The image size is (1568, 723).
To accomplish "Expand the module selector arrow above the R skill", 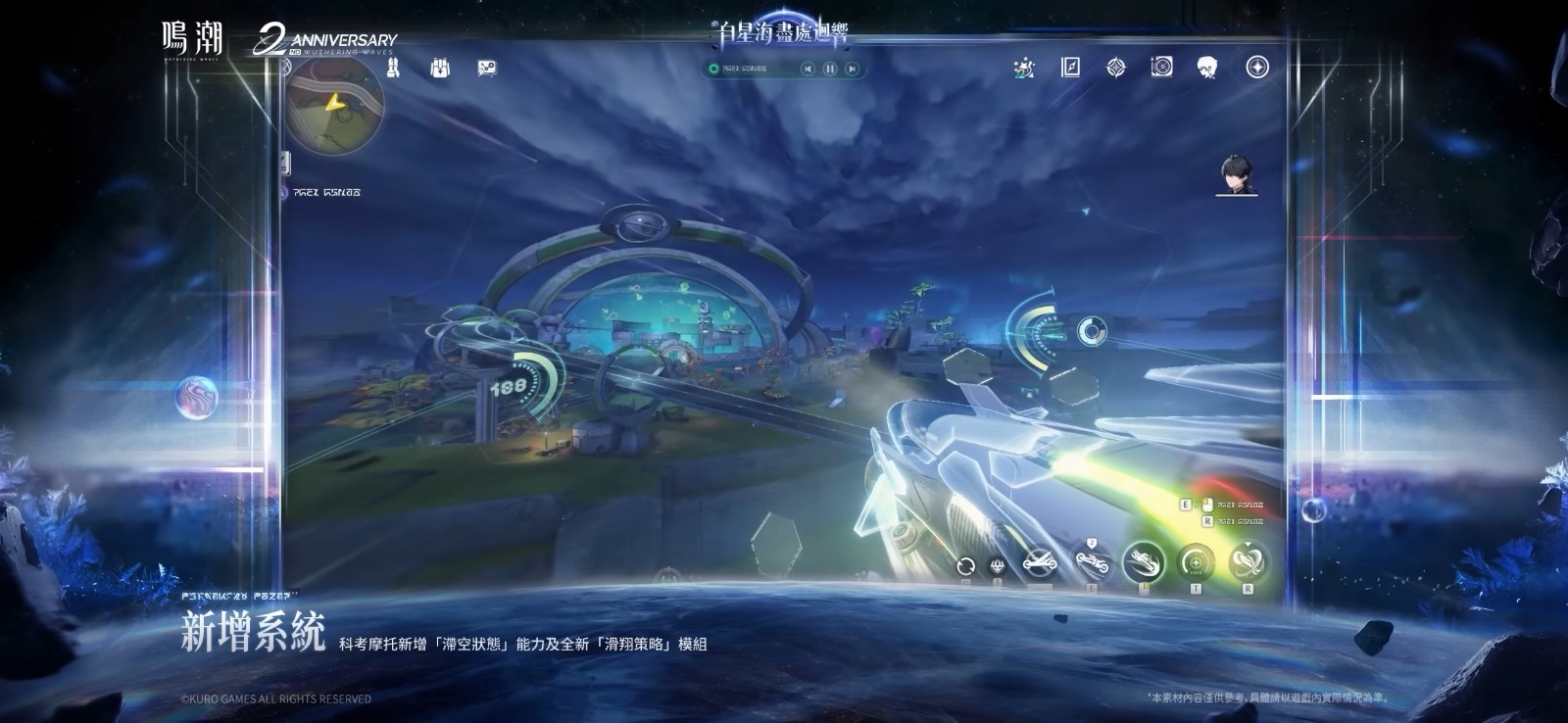I will coord(1249,545).
